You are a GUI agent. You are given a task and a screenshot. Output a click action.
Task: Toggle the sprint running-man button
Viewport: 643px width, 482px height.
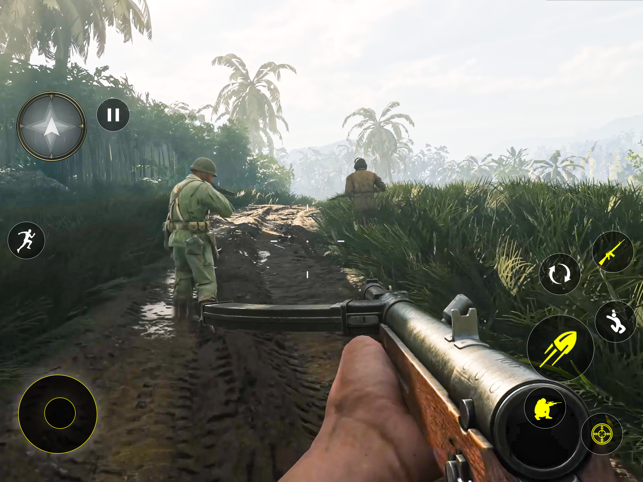click(26, 241)
